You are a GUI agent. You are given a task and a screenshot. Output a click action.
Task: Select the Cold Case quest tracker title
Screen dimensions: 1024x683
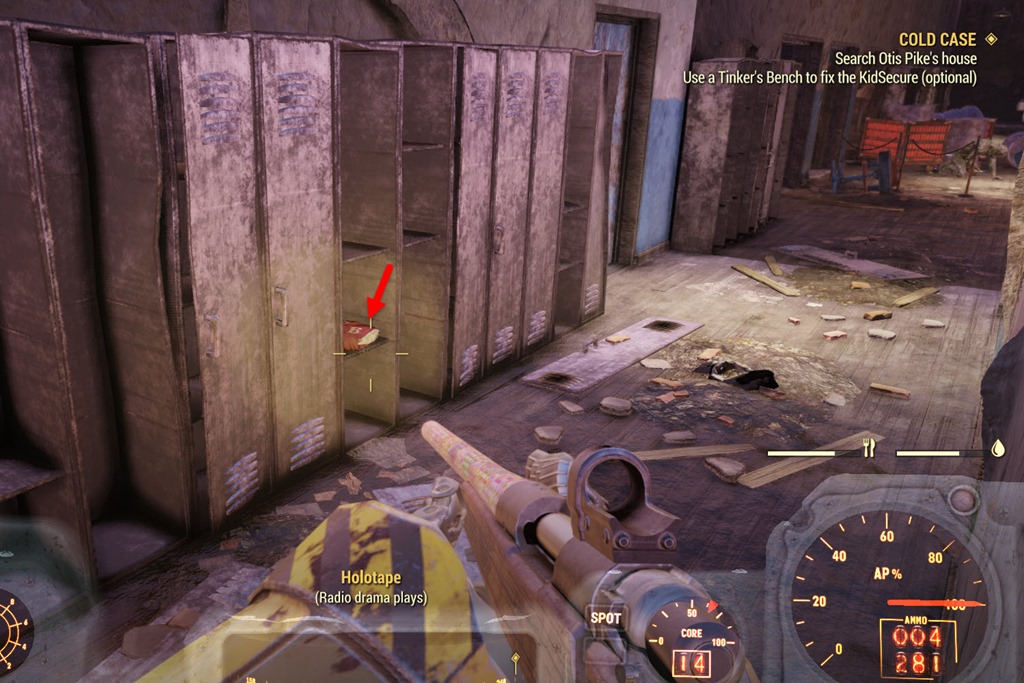coord(937,40)
